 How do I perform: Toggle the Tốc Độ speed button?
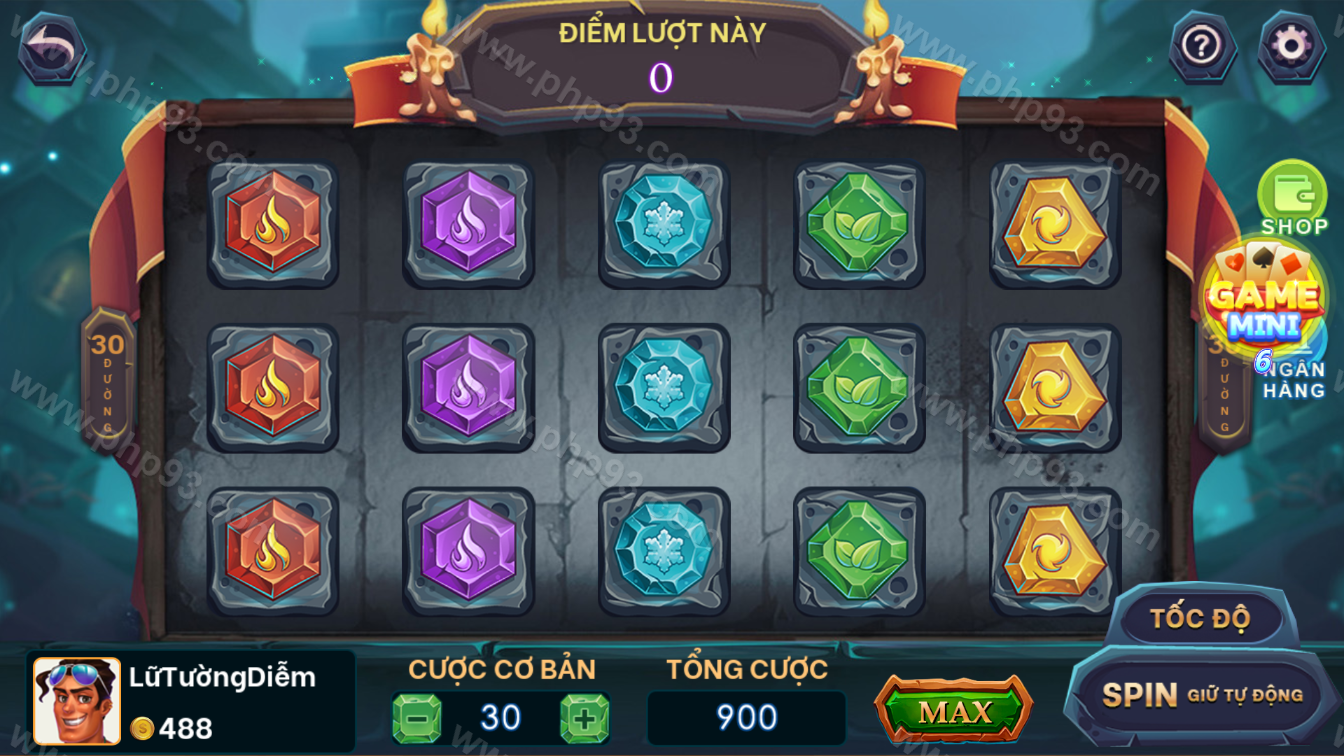click(x=1200, y=618)
